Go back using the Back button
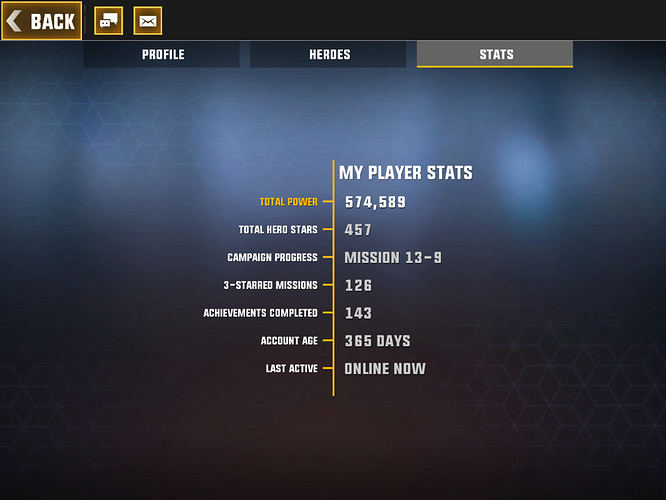Image resolution: width=666 pixels, height=500 pixels. click(42, 21)
